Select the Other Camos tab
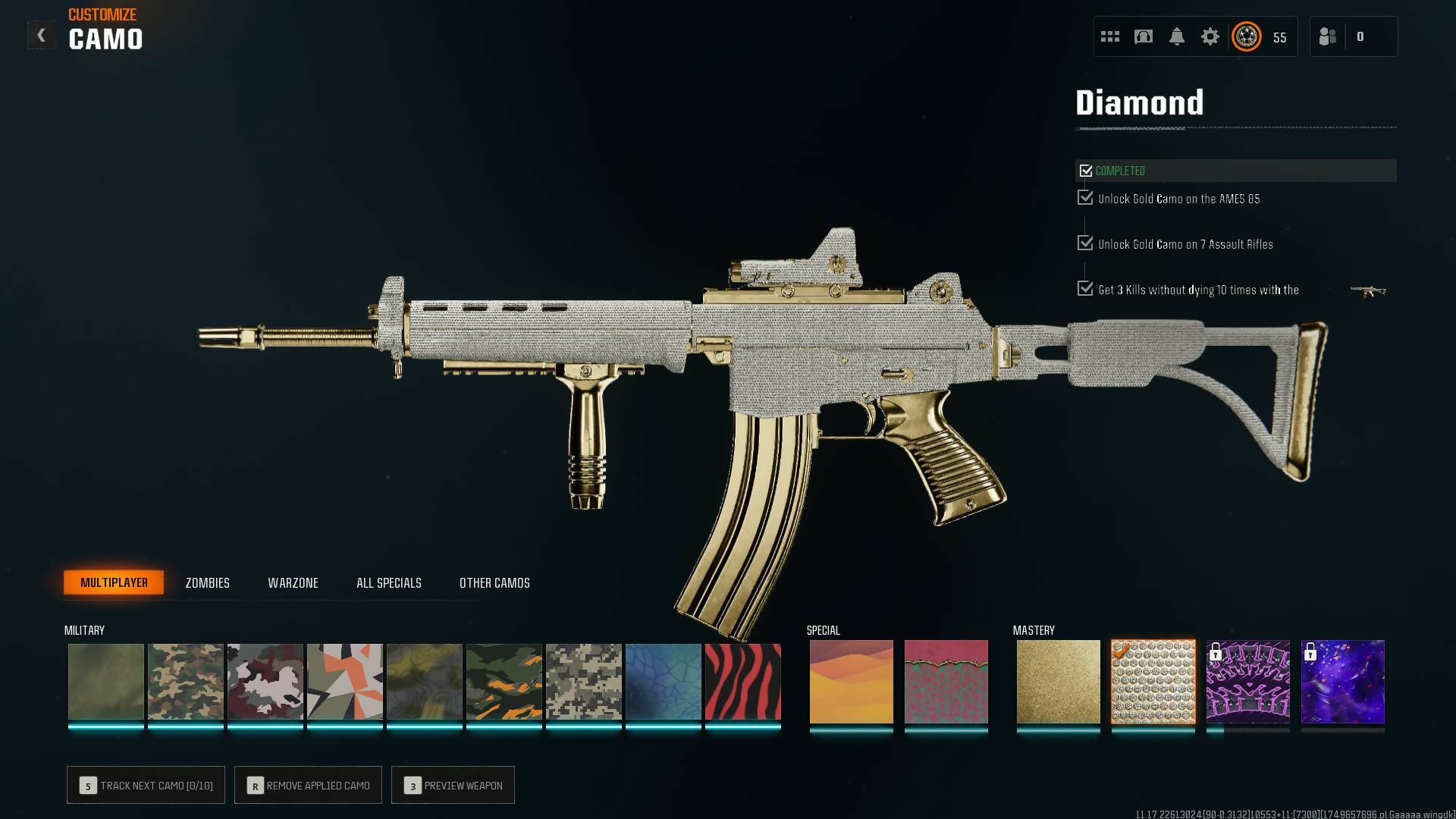The image size is (1456, 819). (494, 582)
